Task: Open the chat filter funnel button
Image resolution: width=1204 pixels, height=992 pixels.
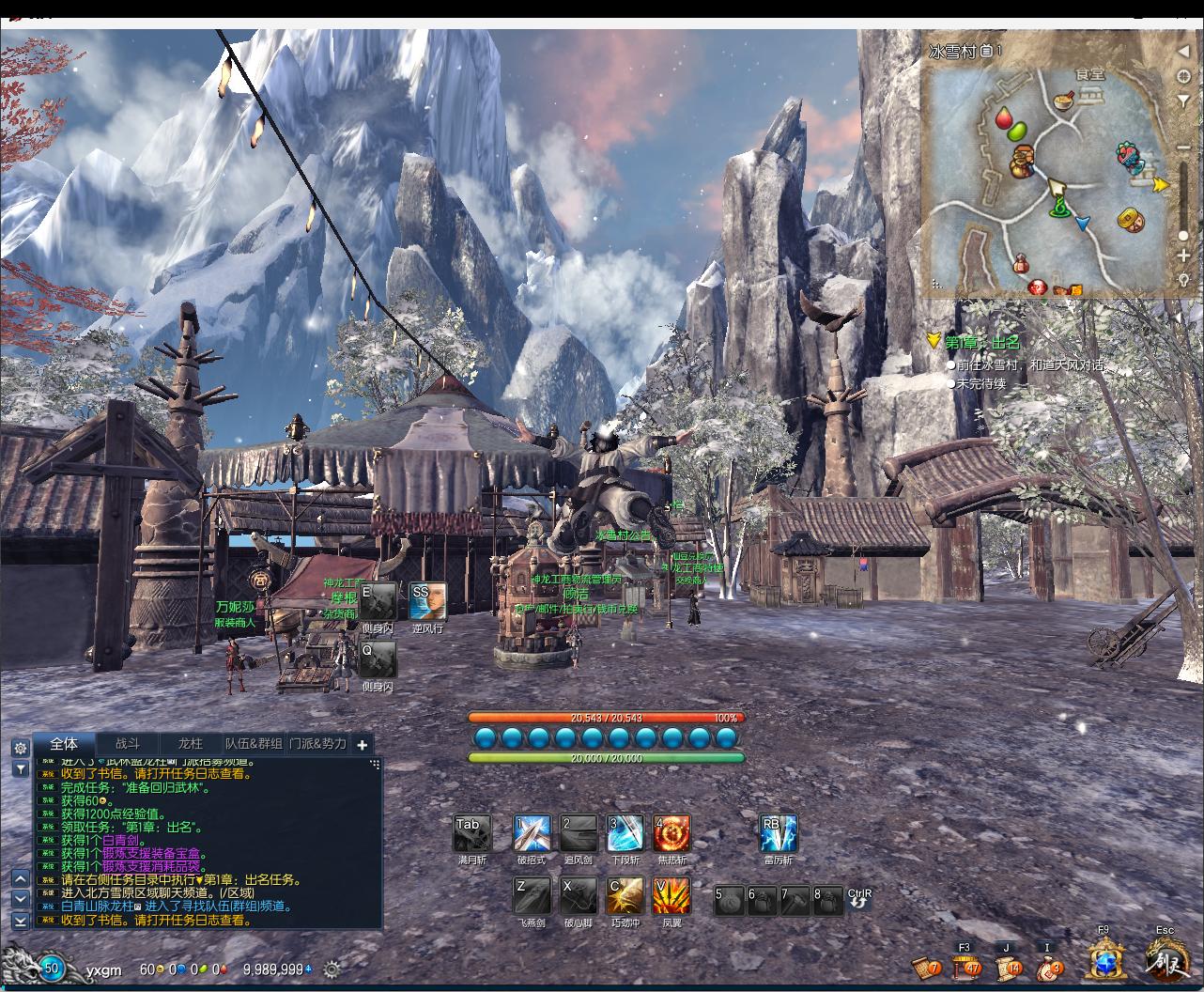Action: point(21,768)
